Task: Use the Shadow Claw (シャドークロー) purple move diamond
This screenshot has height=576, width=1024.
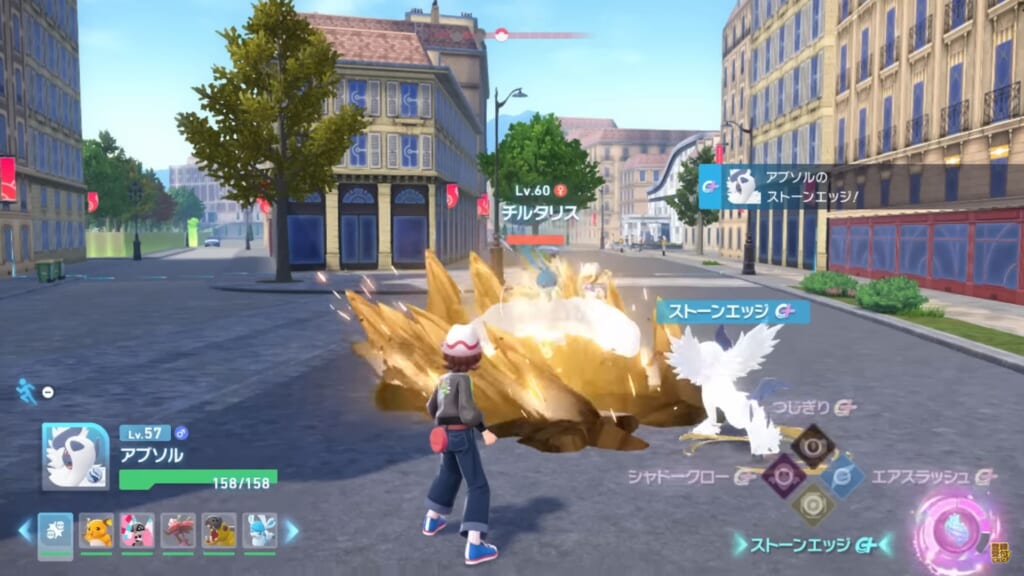Action: tap(782, 474)
